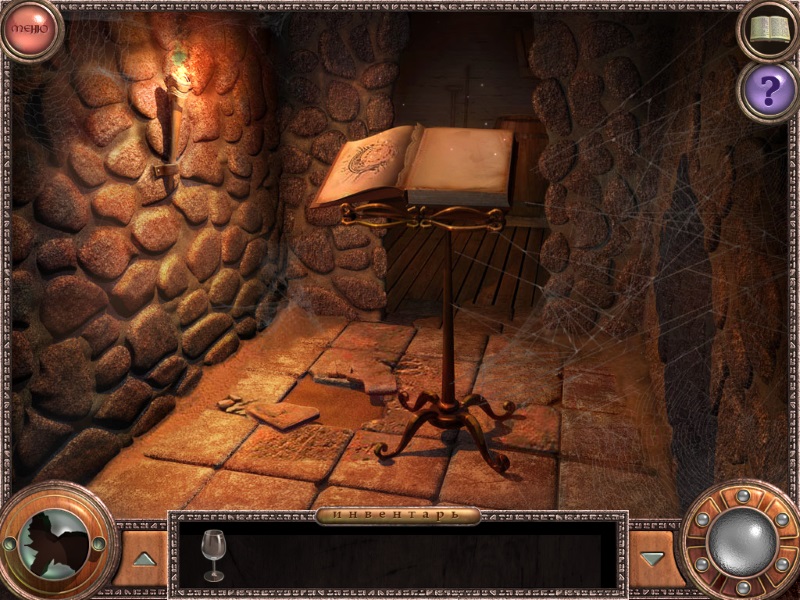Image resolution: width=800 pixels, height=600 pixels.
Task: Open the red Меню button
Action: (30, 30)
